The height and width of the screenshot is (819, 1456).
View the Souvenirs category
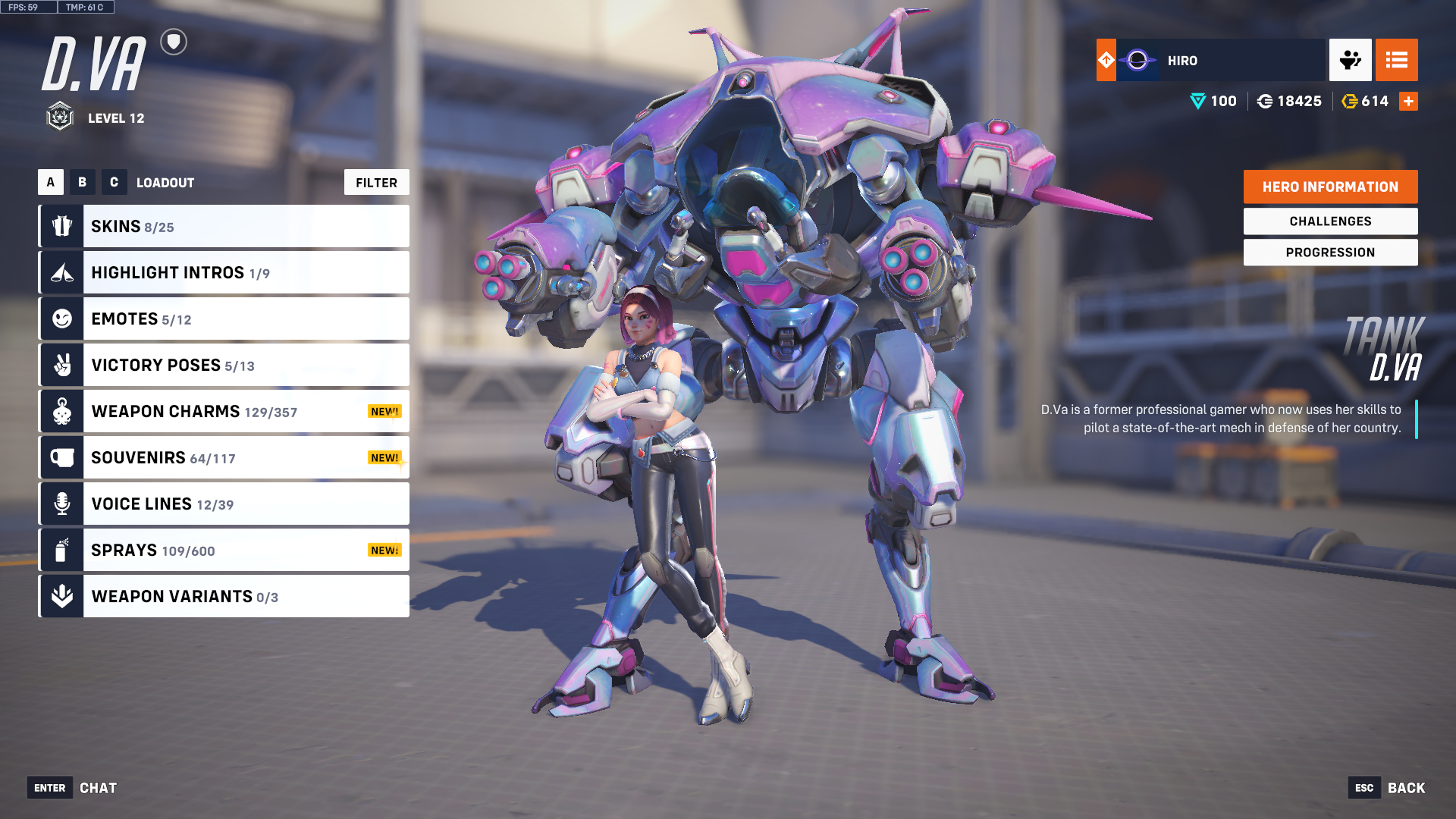(224, 458)
